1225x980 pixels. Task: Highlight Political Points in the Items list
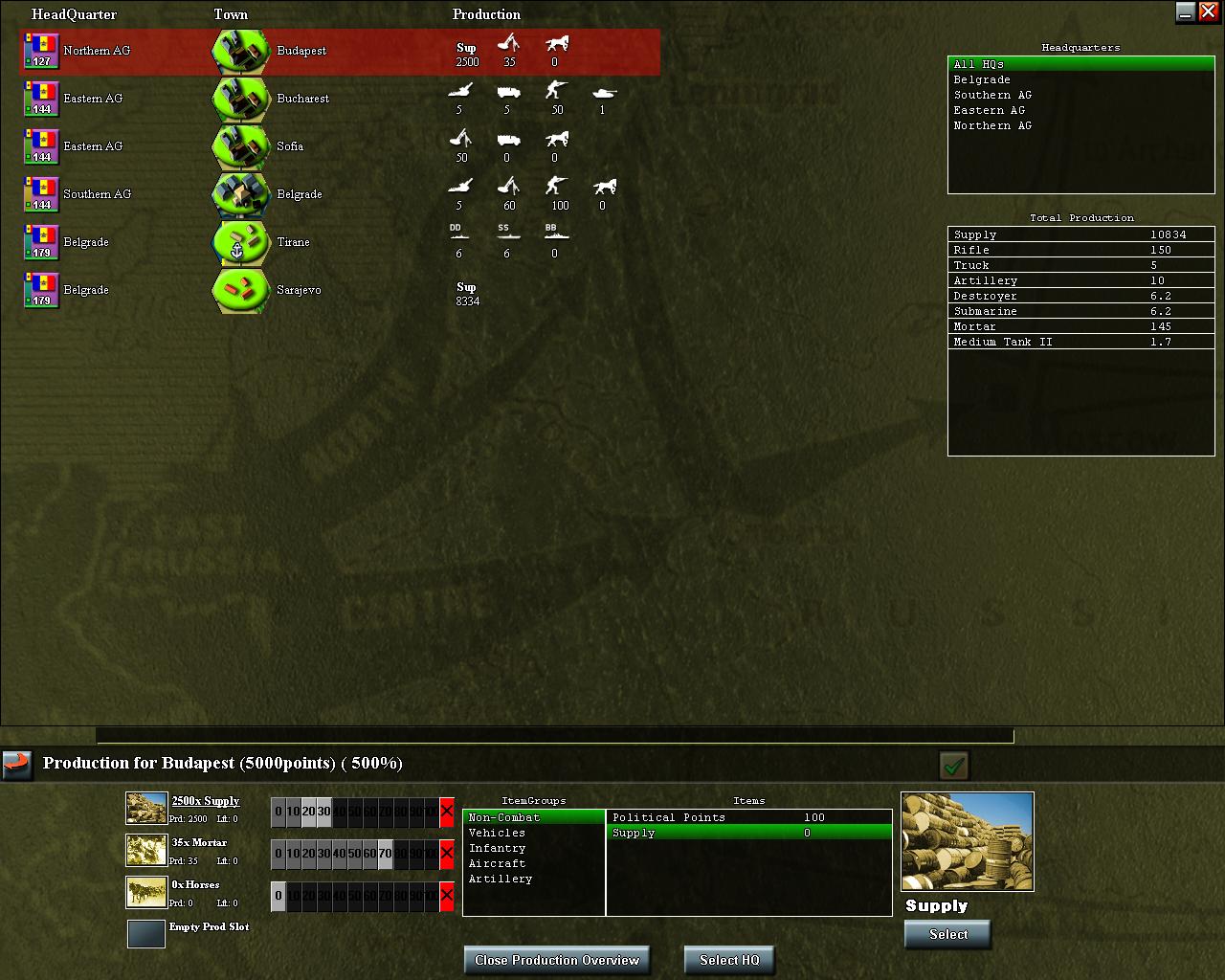670,817
